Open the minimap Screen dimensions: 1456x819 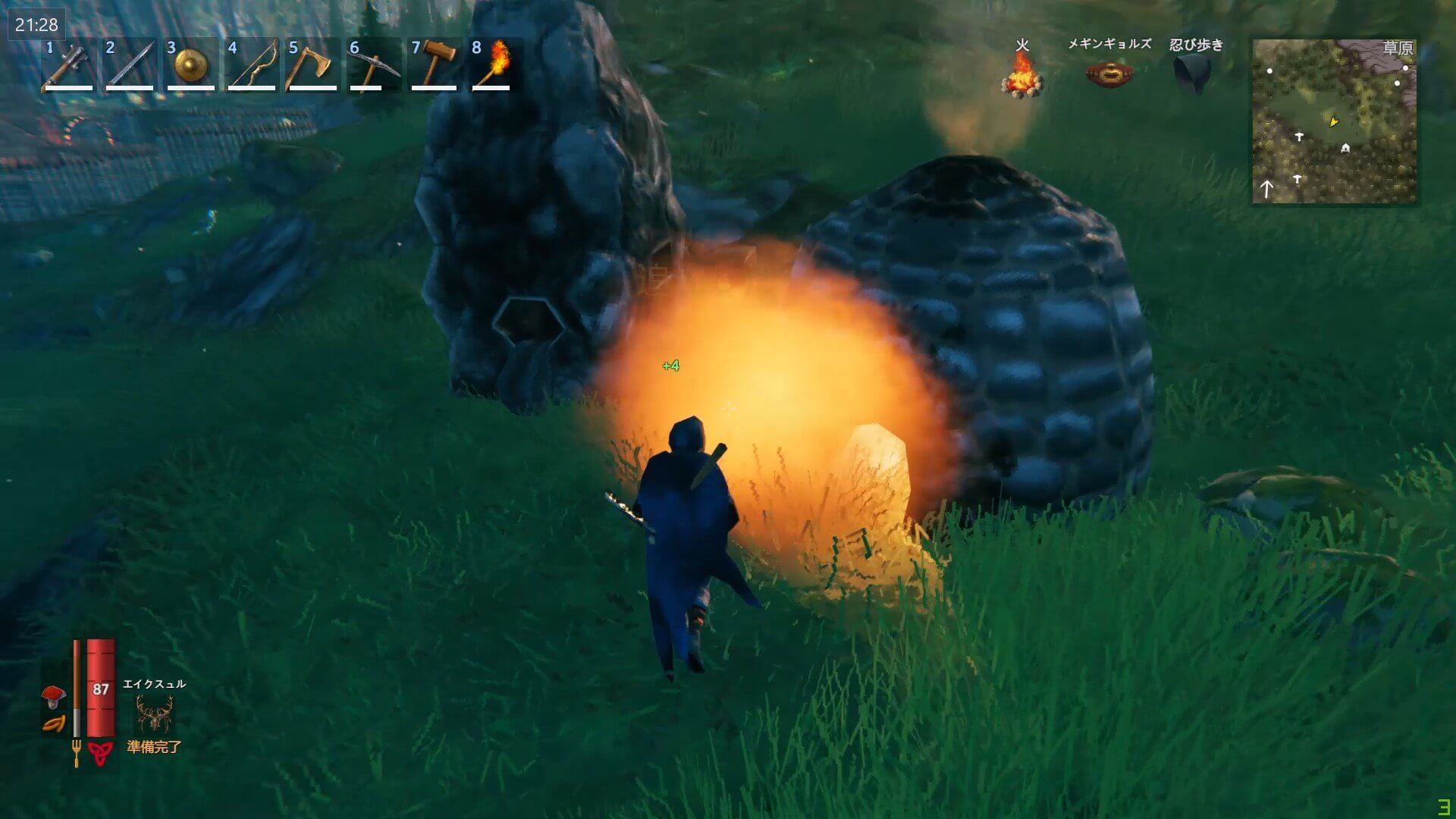point(1334,121)
